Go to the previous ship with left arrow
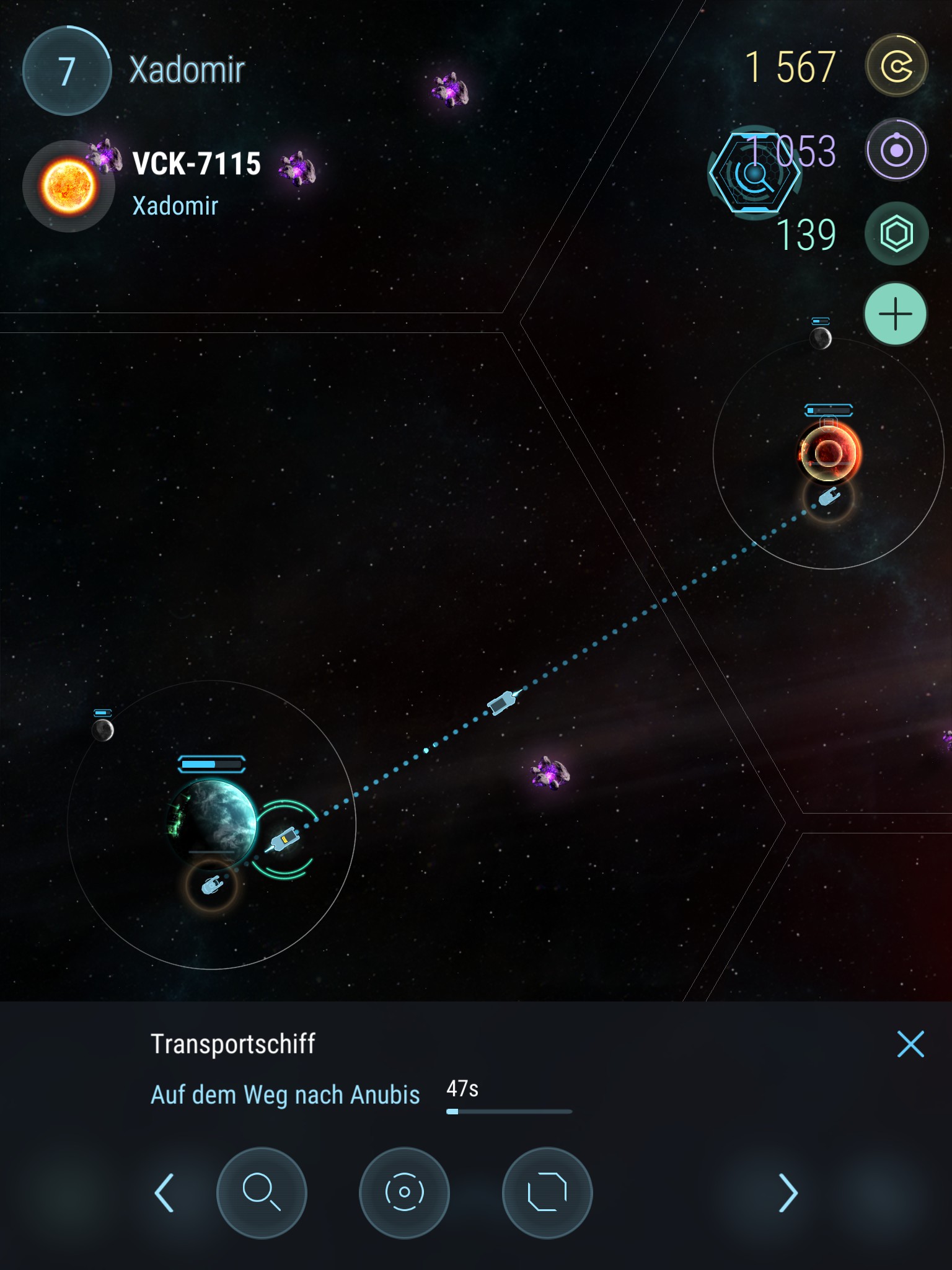The height and width of the screenshot is (1270, 952). click(x=164, y=1192)
